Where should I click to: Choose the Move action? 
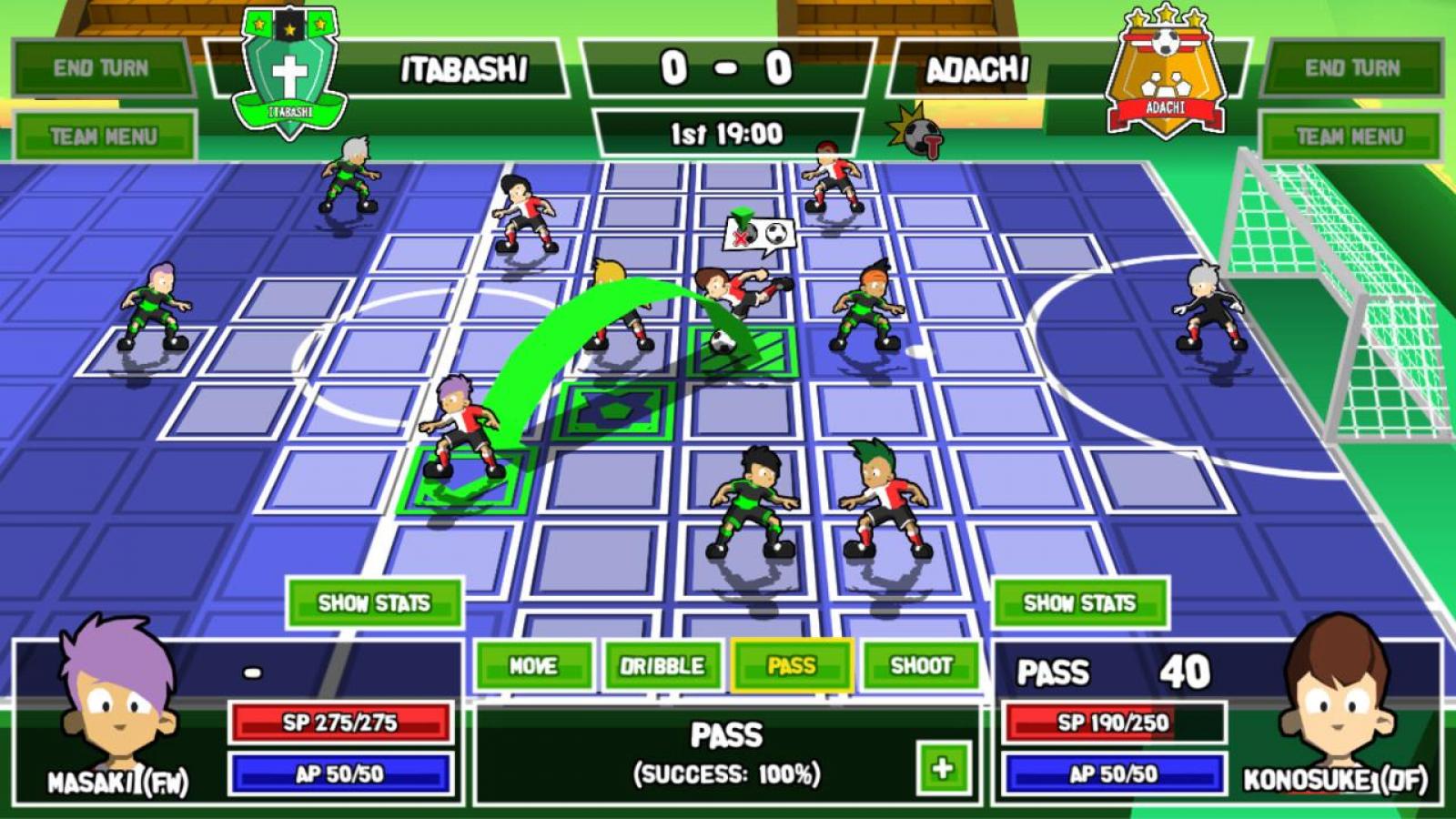(x=533, y=666)
